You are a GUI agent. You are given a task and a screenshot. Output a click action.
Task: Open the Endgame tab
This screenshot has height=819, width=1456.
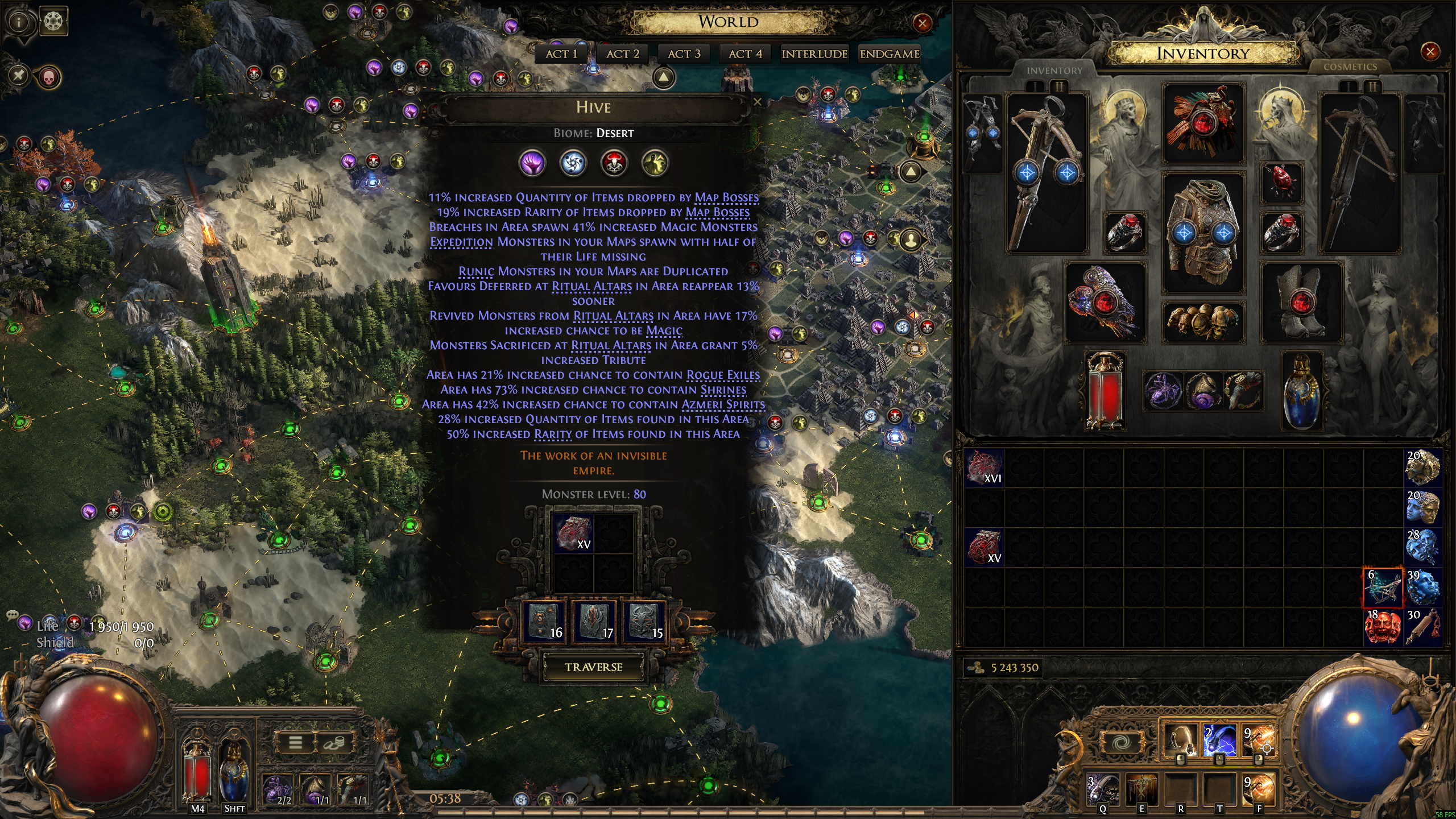click(890, 54)
